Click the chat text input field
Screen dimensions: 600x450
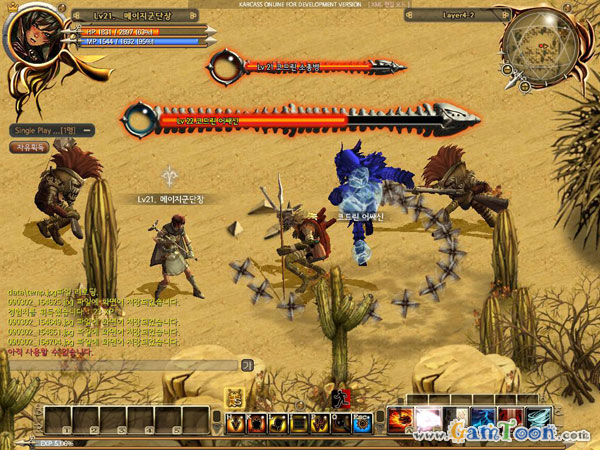pos(120,365)
